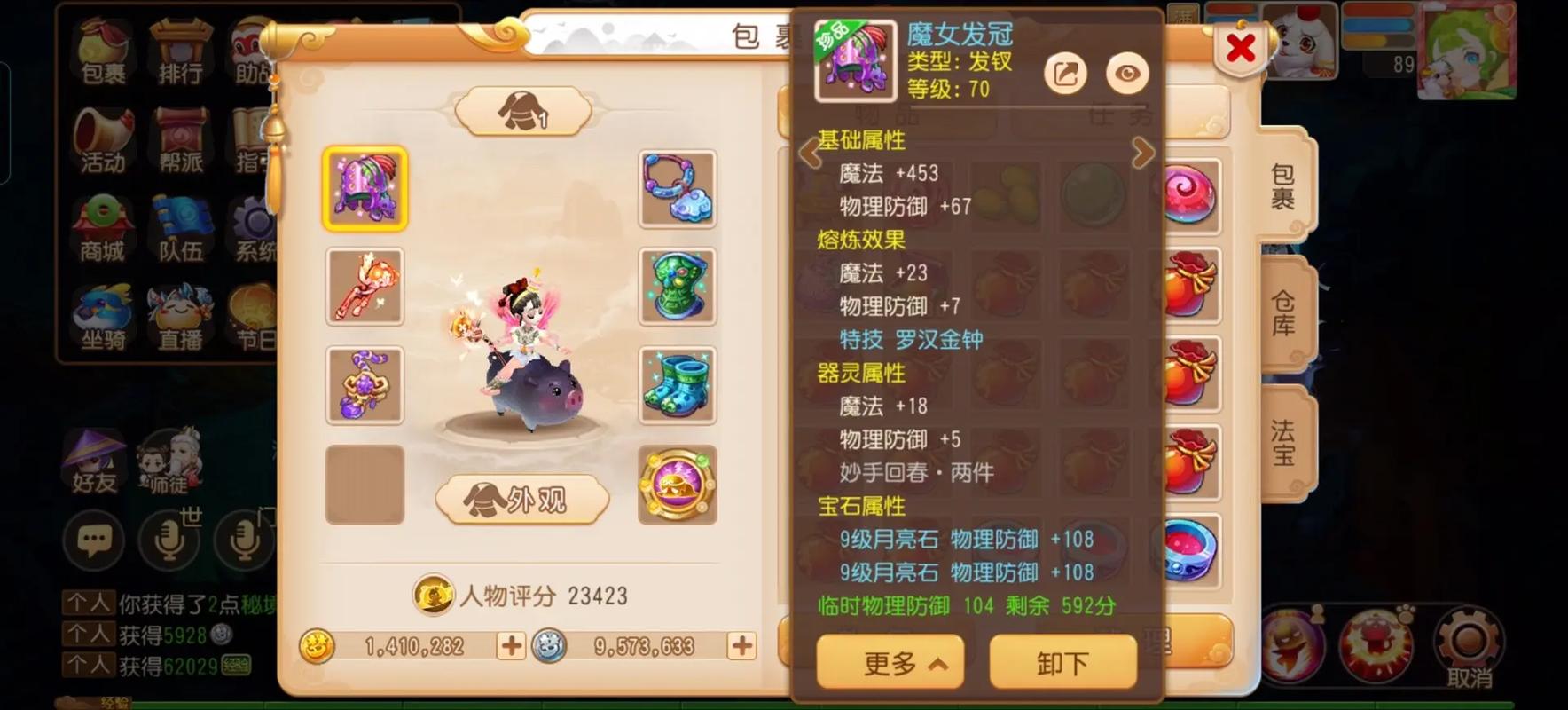Click the chat bubble icon

click(x=93, y=540)
